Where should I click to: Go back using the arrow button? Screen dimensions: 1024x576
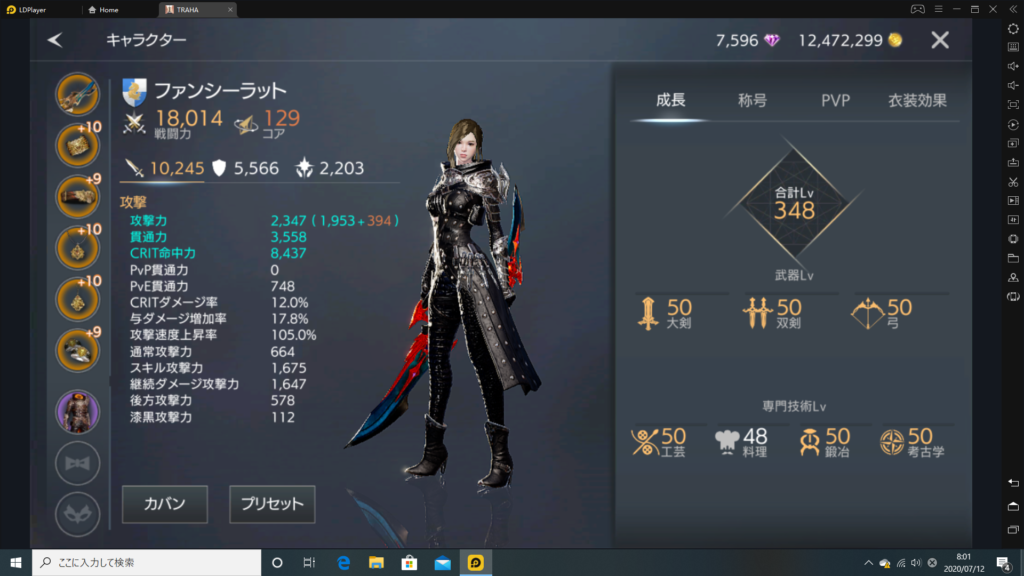[55, 40]
